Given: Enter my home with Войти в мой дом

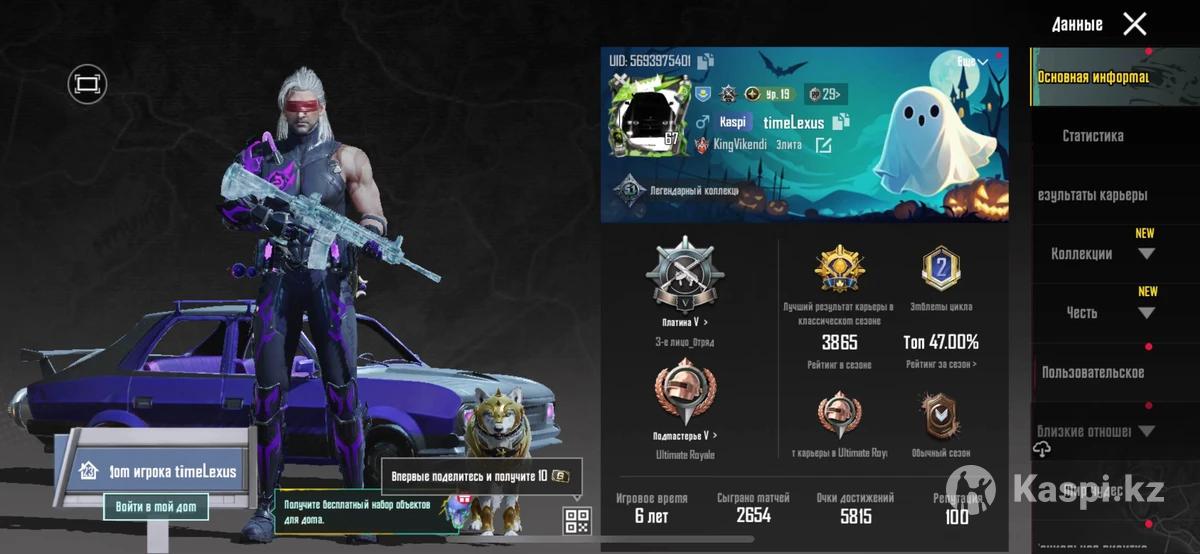Looking at the screenshot, I should pyautogui.click(x=156, y=507).
